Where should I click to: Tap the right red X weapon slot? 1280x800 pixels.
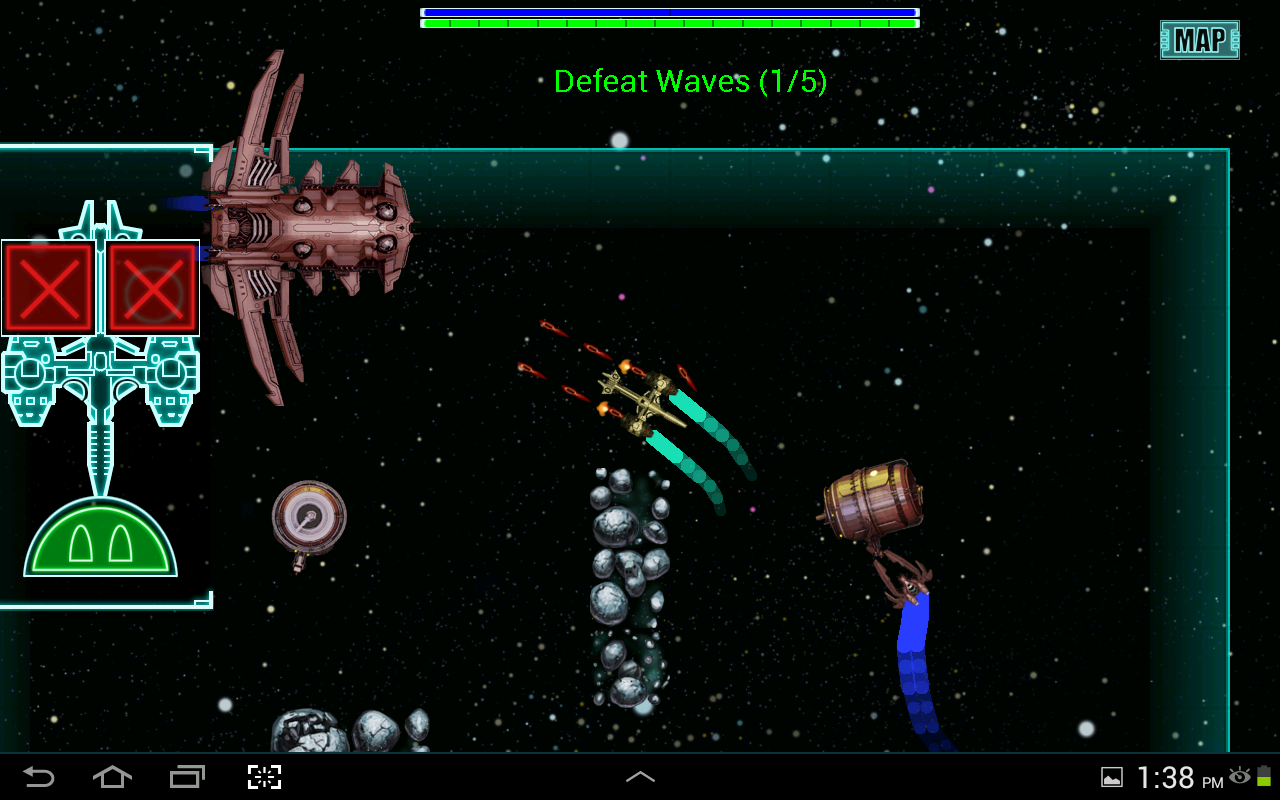point(152,288)
